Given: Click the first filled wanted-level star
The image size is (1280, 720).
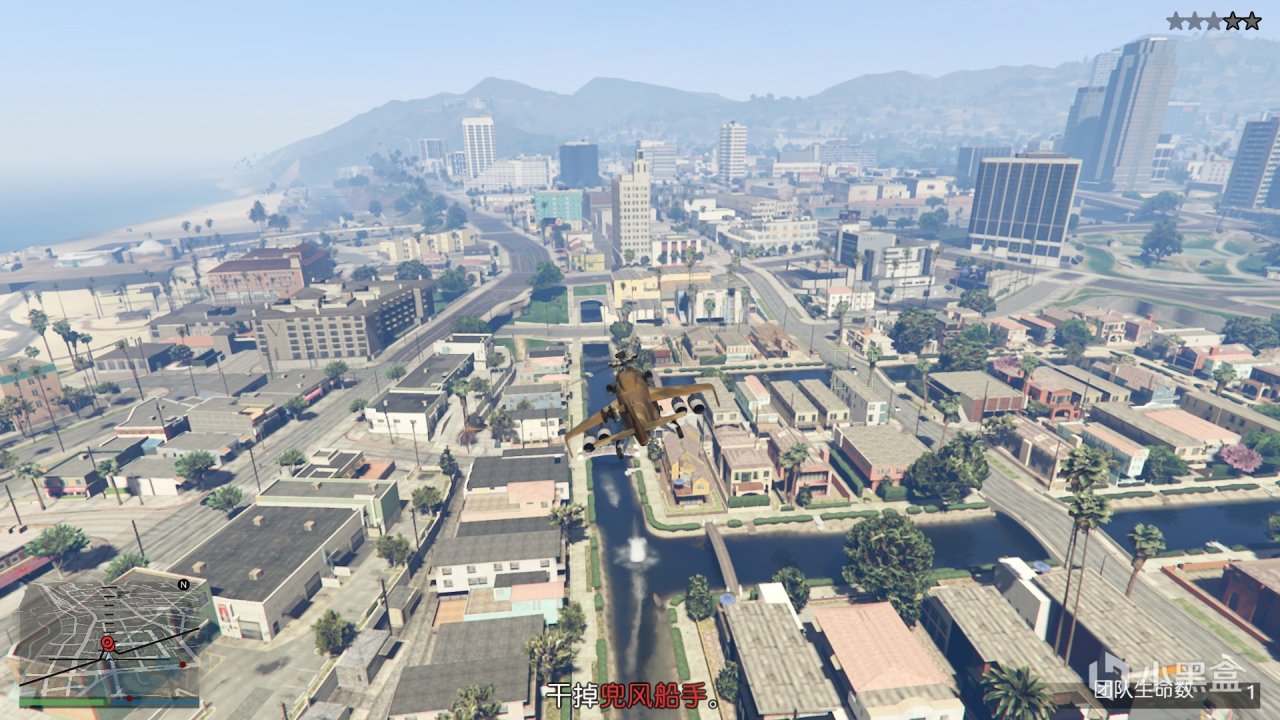Looking at the screenshot, I should (x=1175, y=20).
